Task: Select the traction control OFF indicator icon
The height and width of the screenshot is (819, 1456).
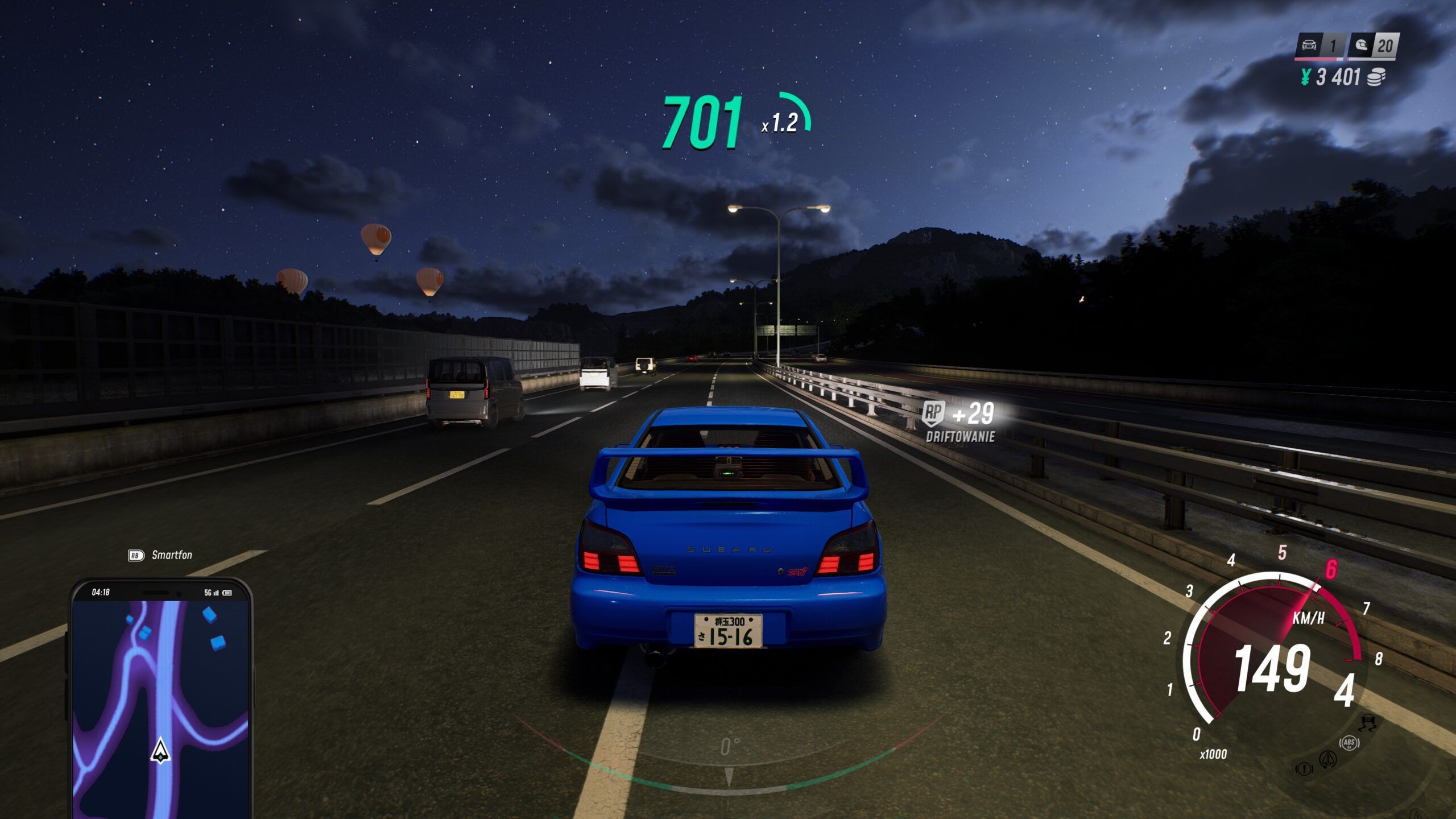Action: [1368, 723]
